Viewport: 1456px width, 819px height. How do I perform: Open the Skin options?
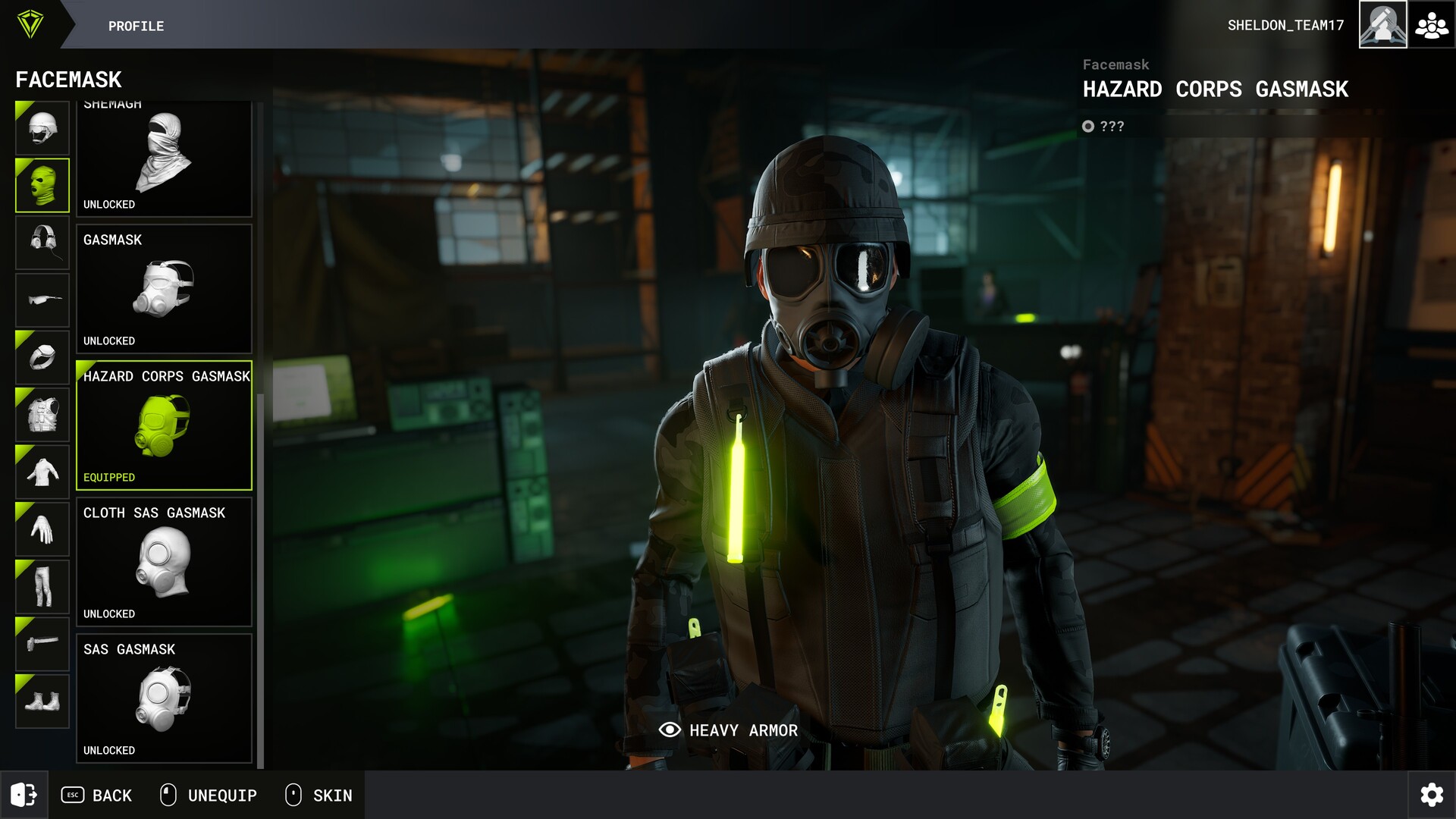(x=318, y=795)
